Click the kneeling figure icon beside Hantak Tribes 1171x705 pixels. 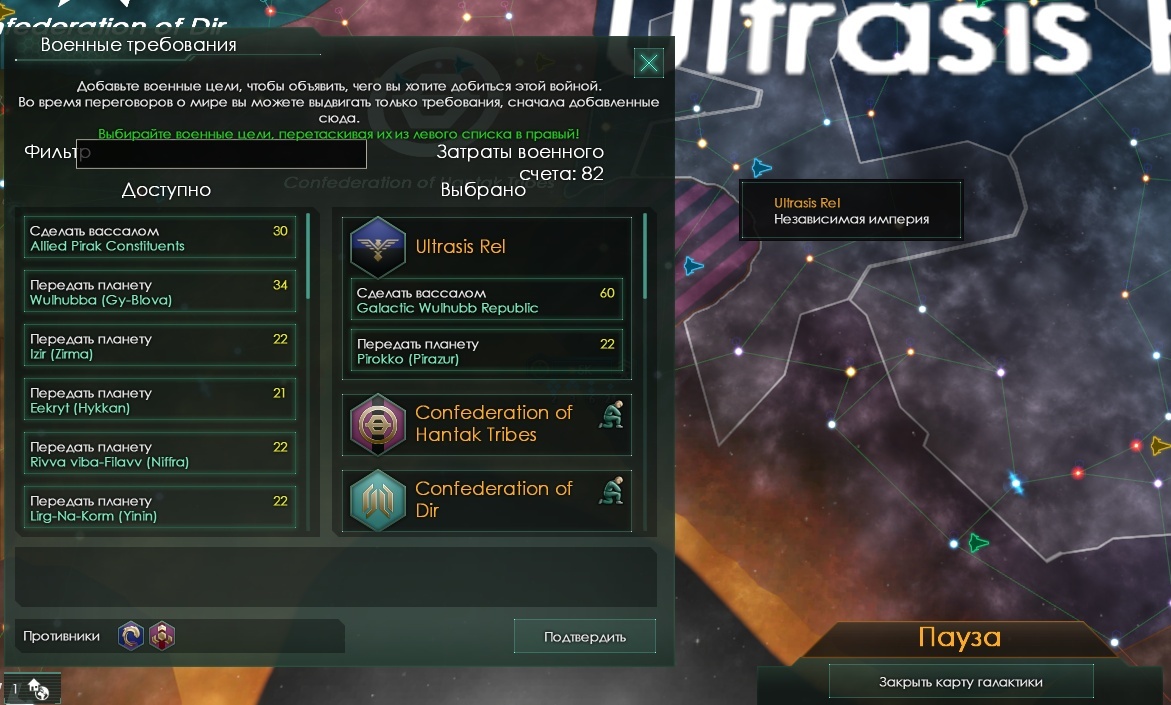(612, 412)
